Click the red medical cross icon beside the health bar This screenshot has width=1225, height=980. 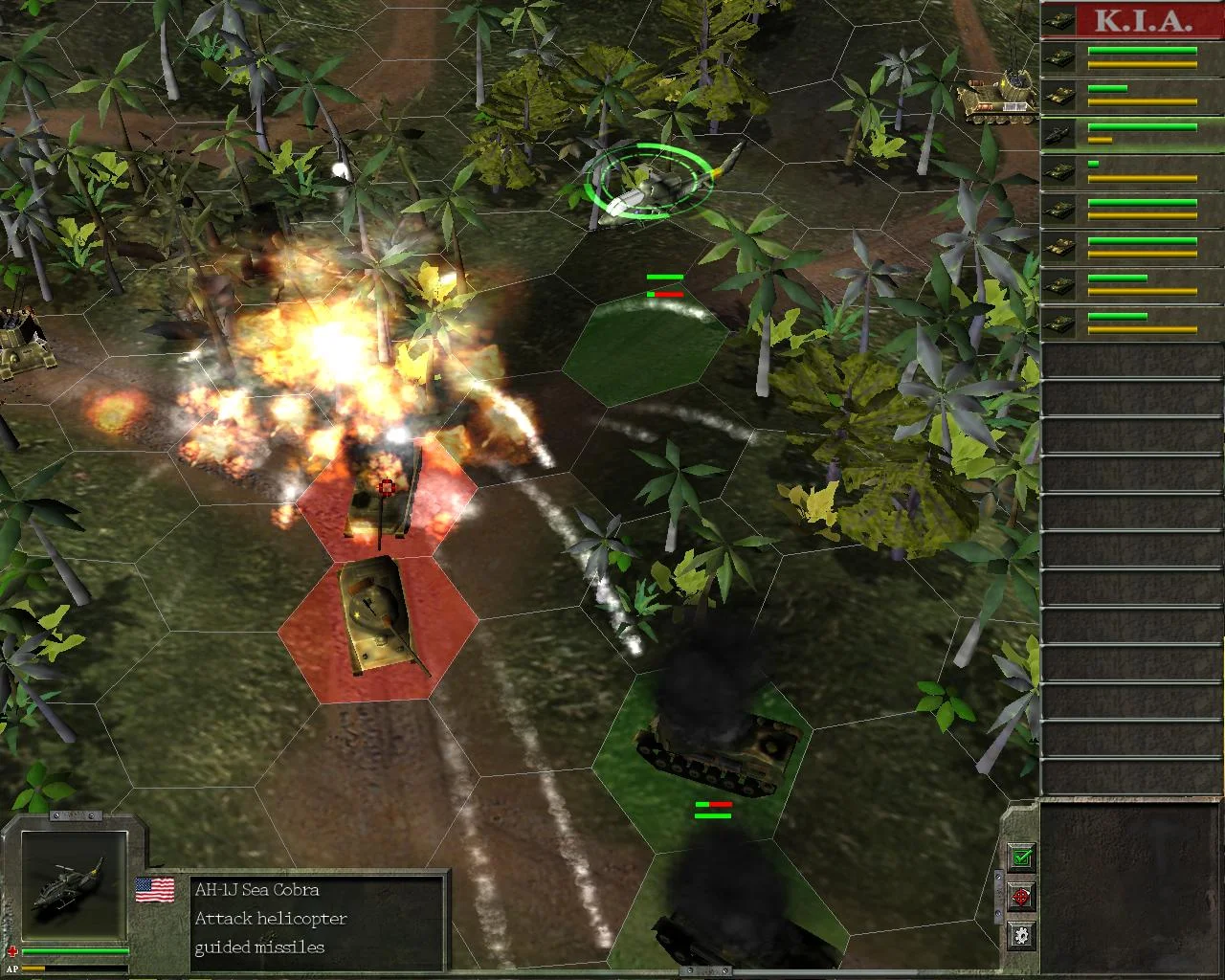coord(13,952)
